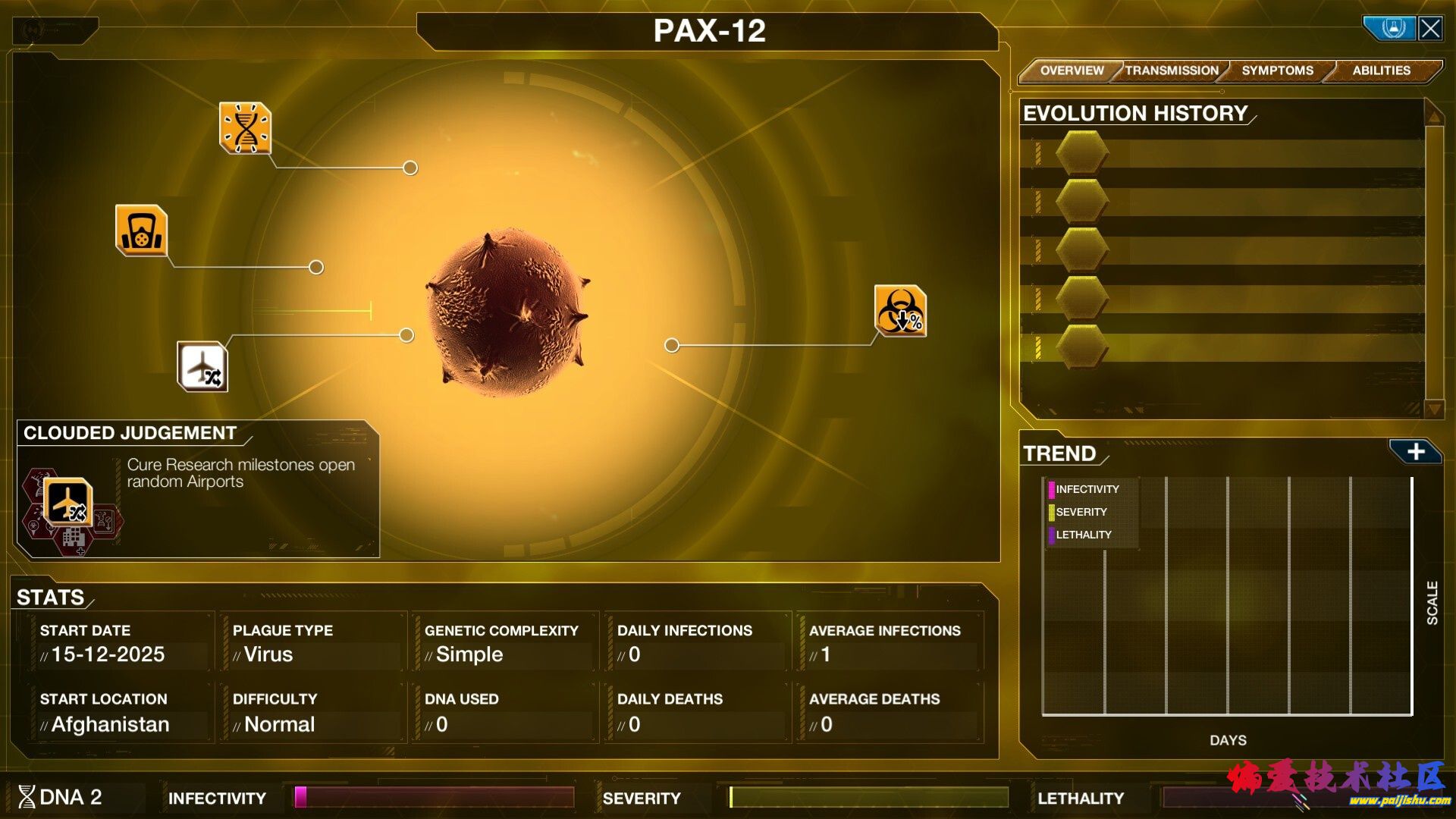The image size is (1456, 819).
Task: Click the Clouded Judgement airplane icon
Action: pyautogui.click(x=68, y=501)
